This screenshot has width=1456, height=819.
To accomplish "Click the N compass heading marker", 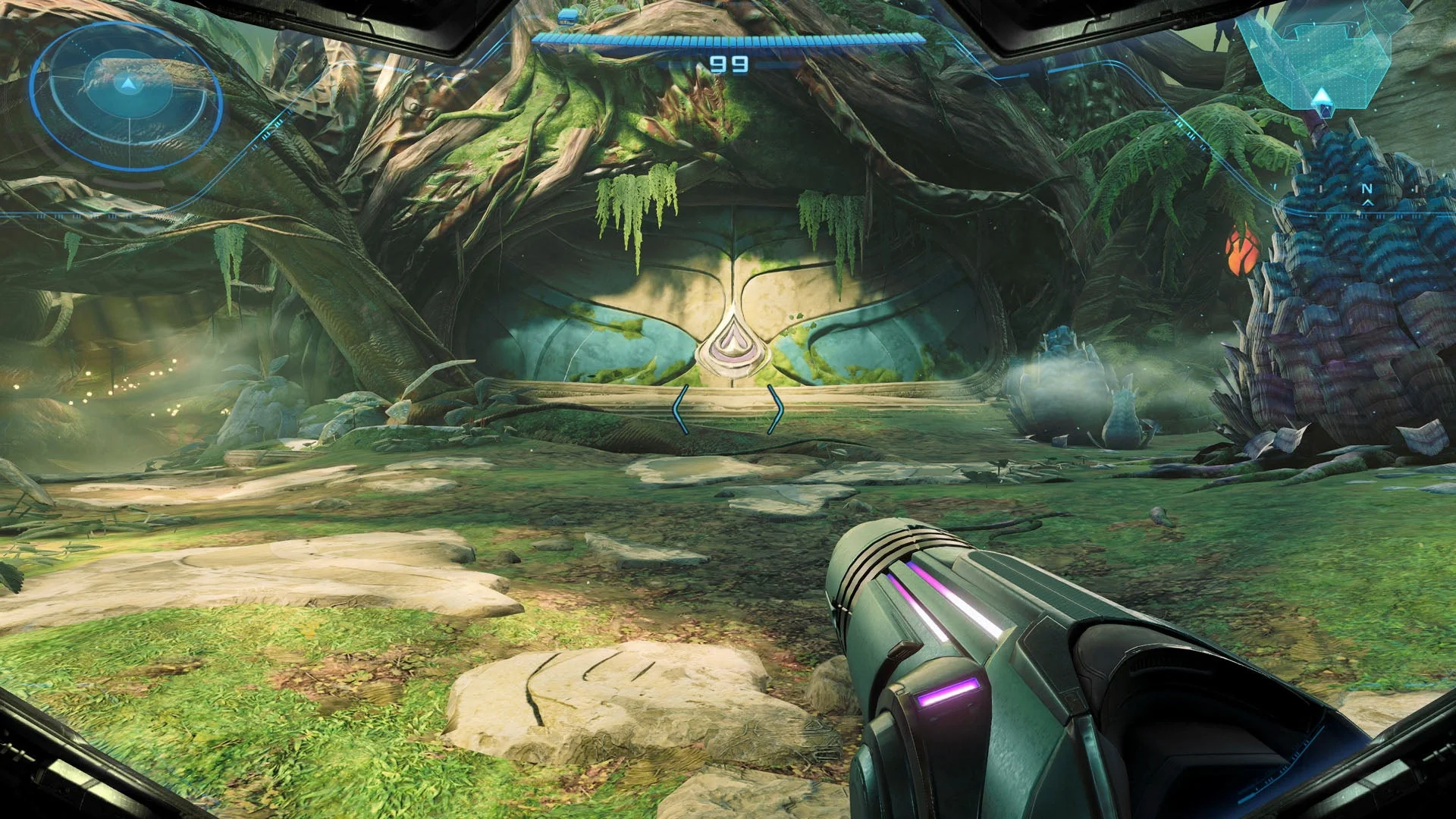I will click(x=1366, y=189).
